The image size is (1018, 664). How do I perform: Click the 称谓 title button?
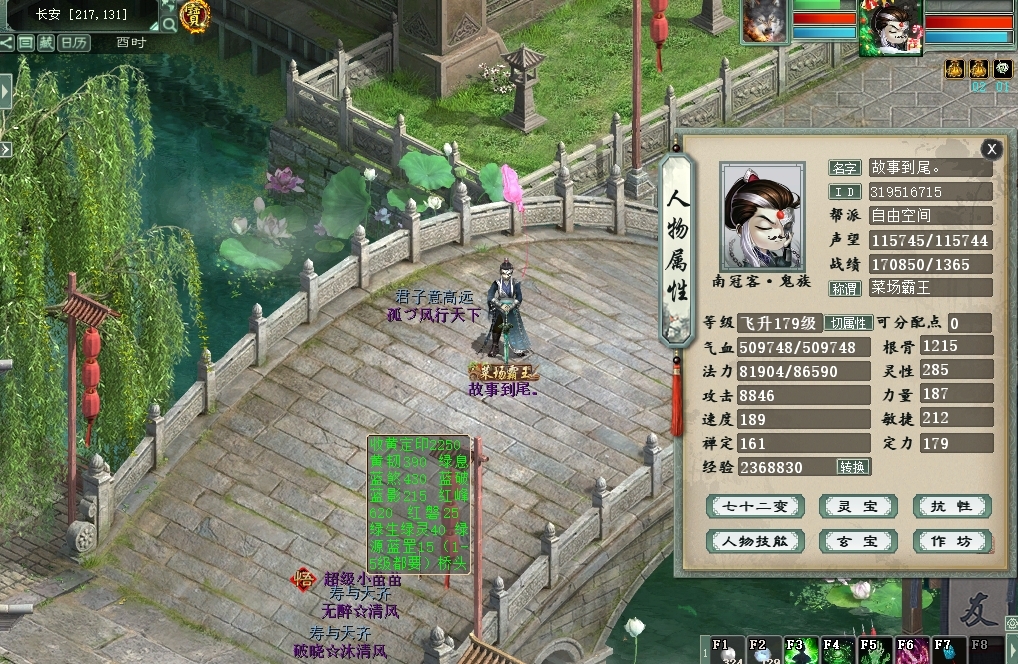point(845,288)
